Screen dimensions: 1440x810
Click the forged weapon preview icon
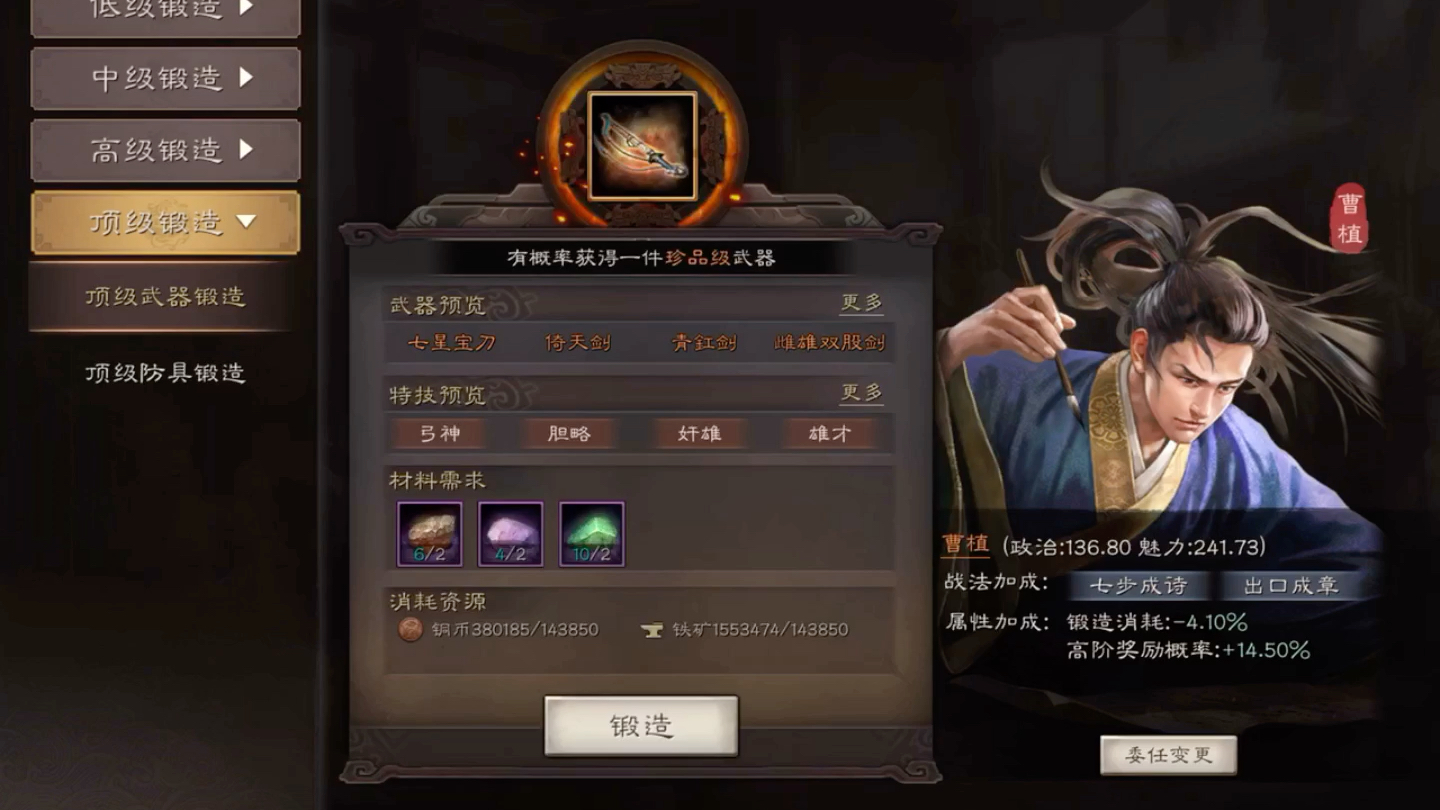tap(640, 143)
